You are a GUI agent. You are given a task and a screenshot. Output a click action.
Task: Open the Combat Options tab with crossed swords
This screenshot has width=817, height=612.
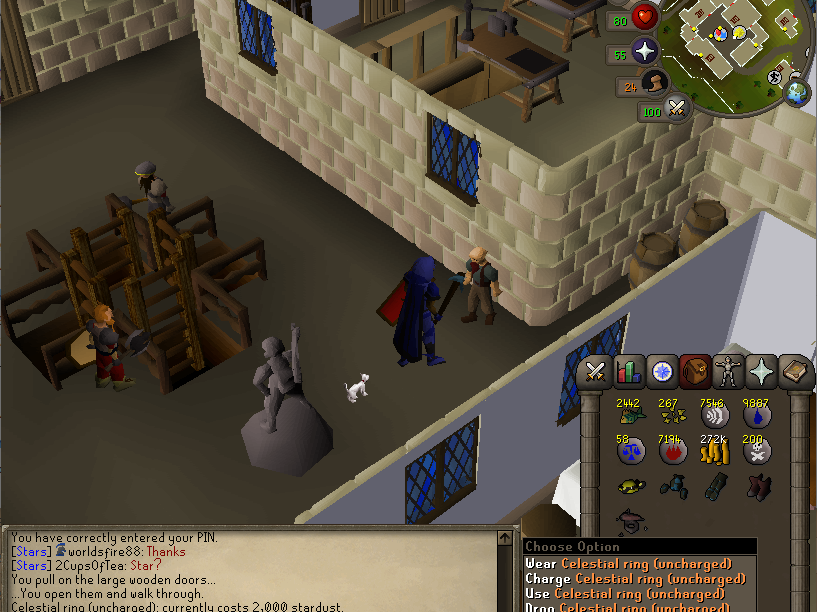point(597,373)
